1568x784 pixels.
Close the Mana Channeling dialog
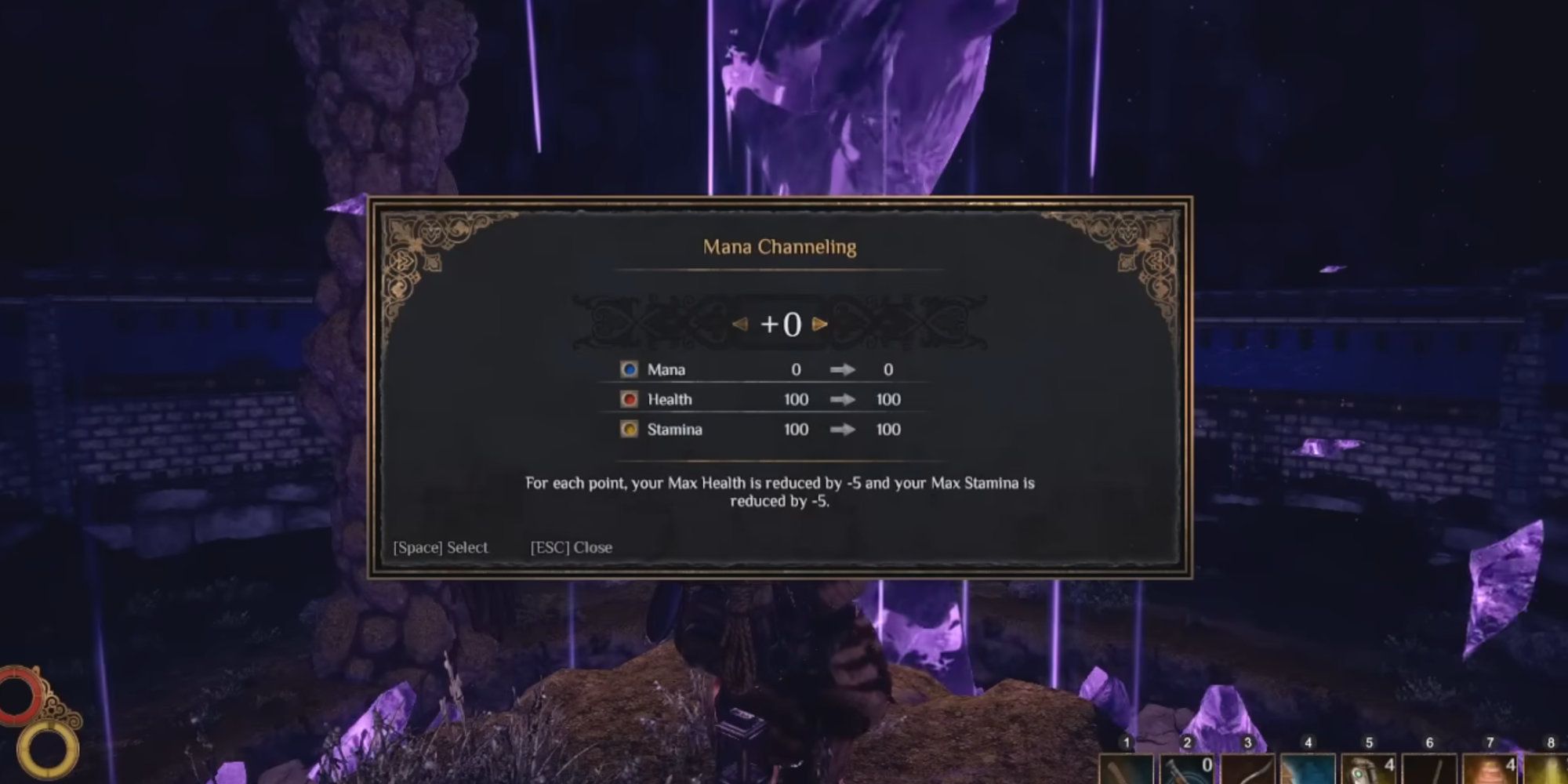tap(571, 547)
